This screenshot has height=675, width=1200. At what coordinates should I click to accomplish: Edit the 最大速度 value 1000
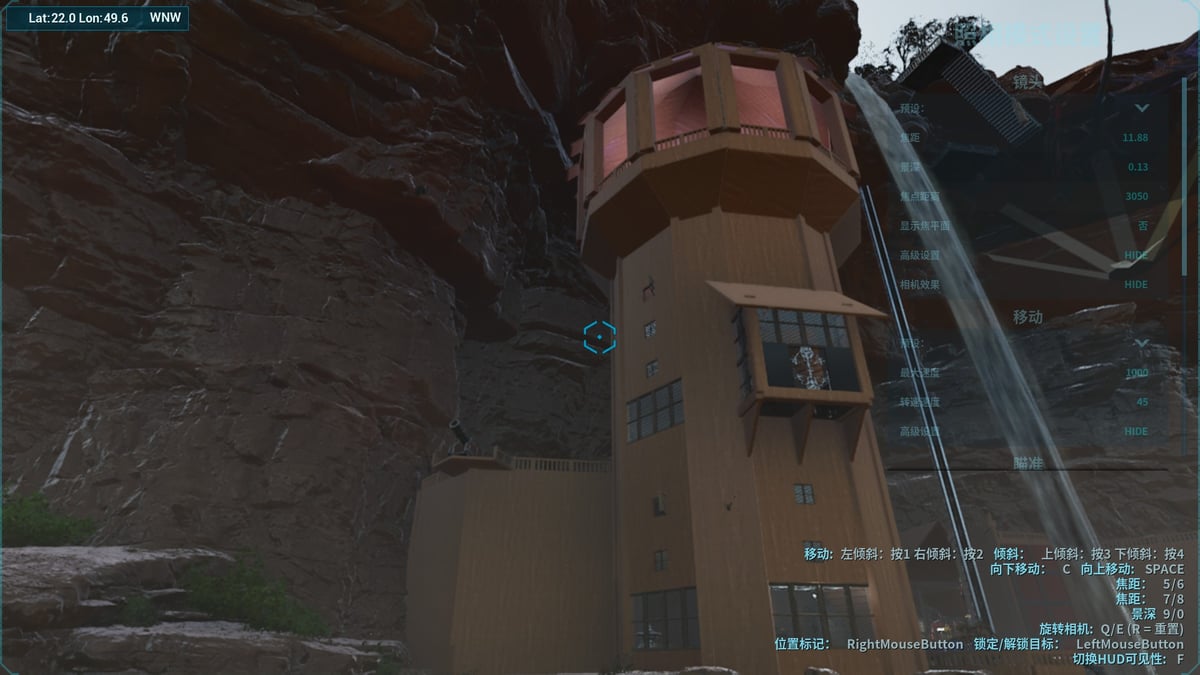1136,372
